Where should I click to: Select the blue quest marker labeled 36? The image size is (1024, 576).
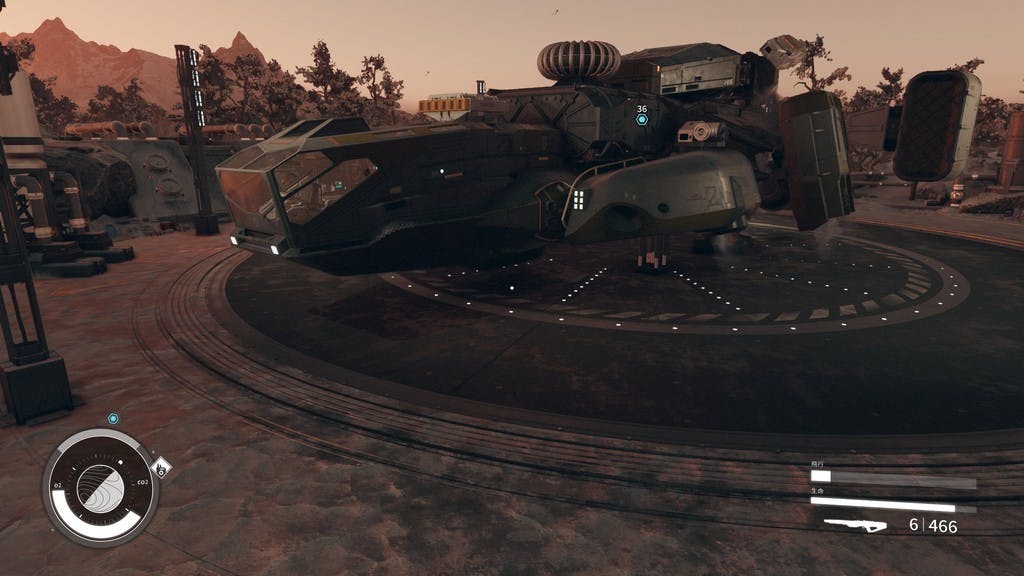point(642,120)
